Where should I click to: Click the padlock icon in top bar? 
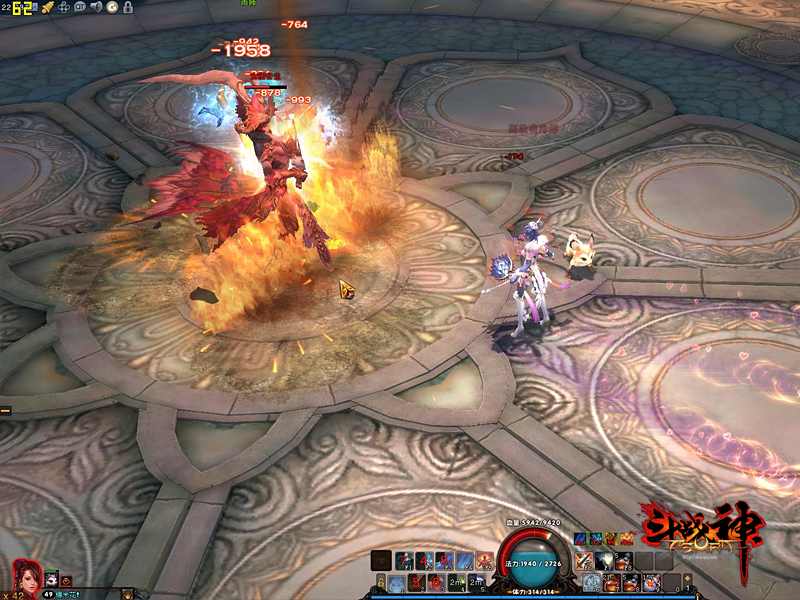click(128, 7)
